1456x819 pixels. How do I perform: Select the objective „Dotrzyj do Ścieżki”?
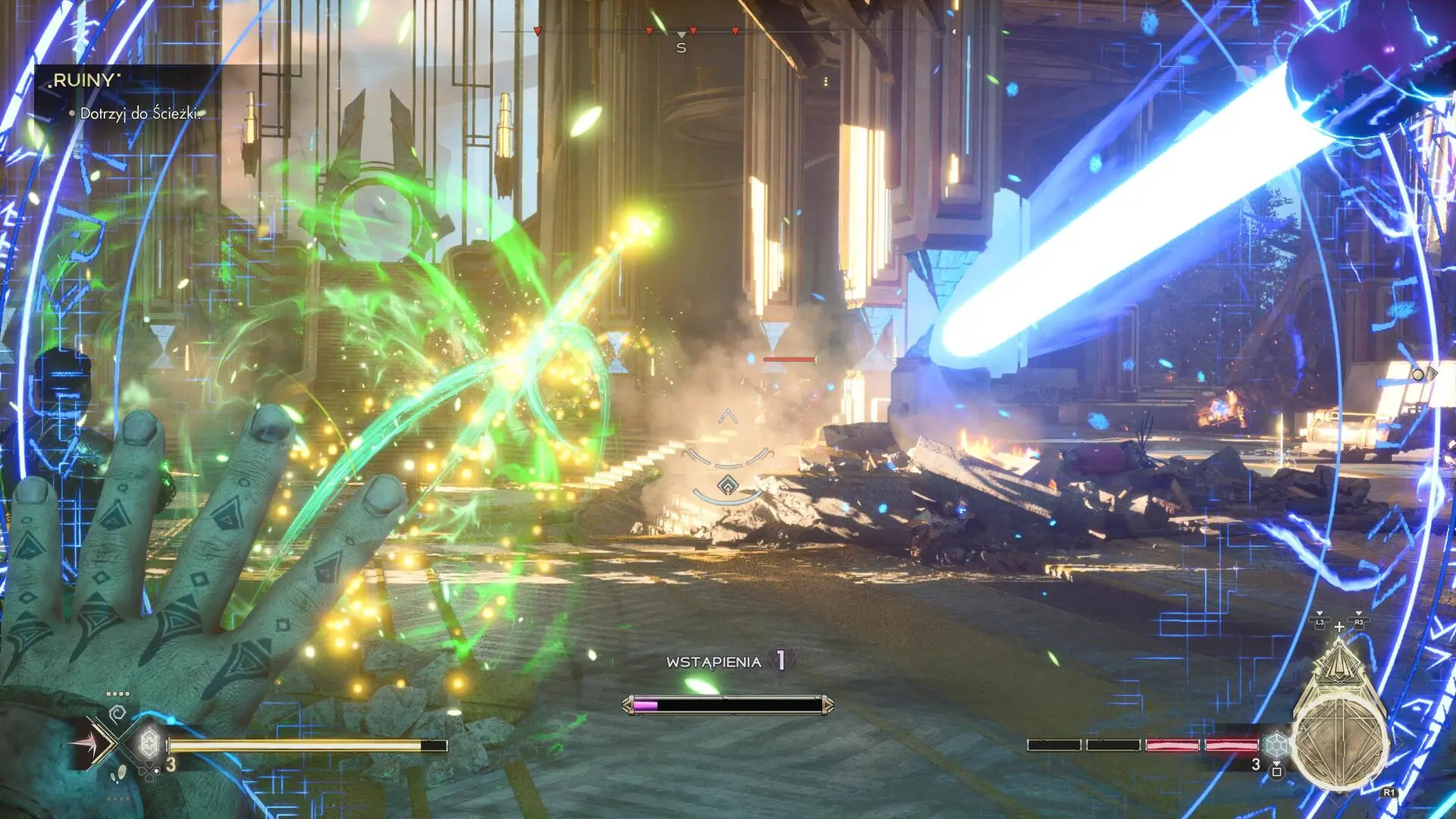pyautogui.click(x=140, y=114)
